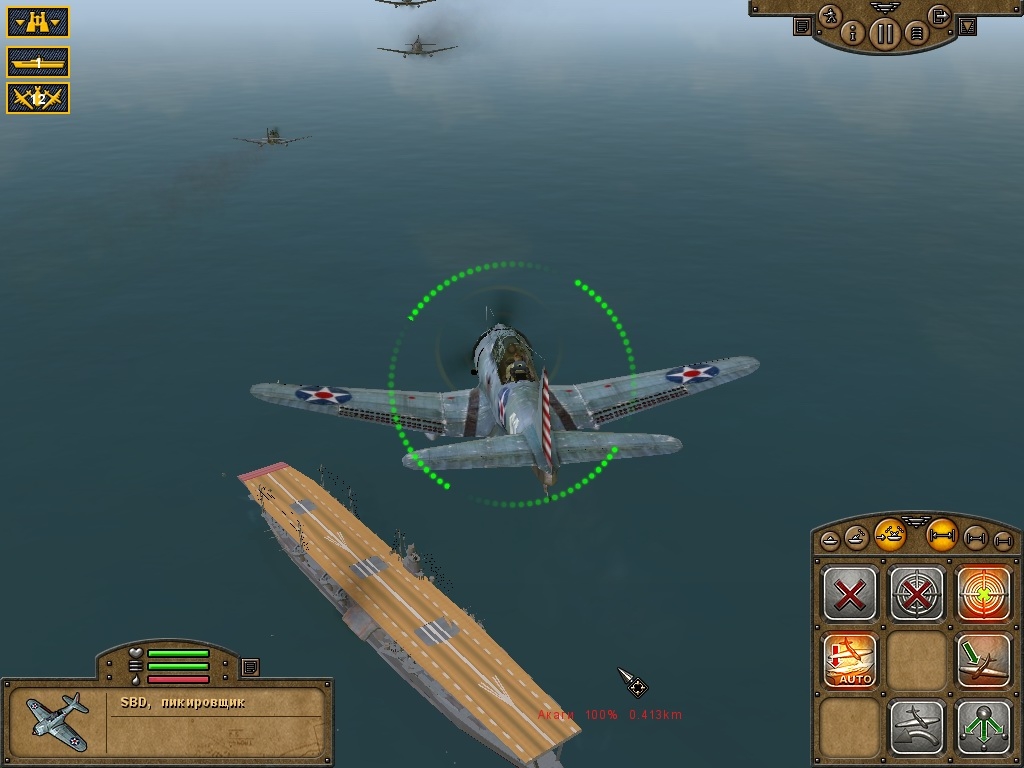
Task: Select the binoculars view group
Action: point(38,20)
